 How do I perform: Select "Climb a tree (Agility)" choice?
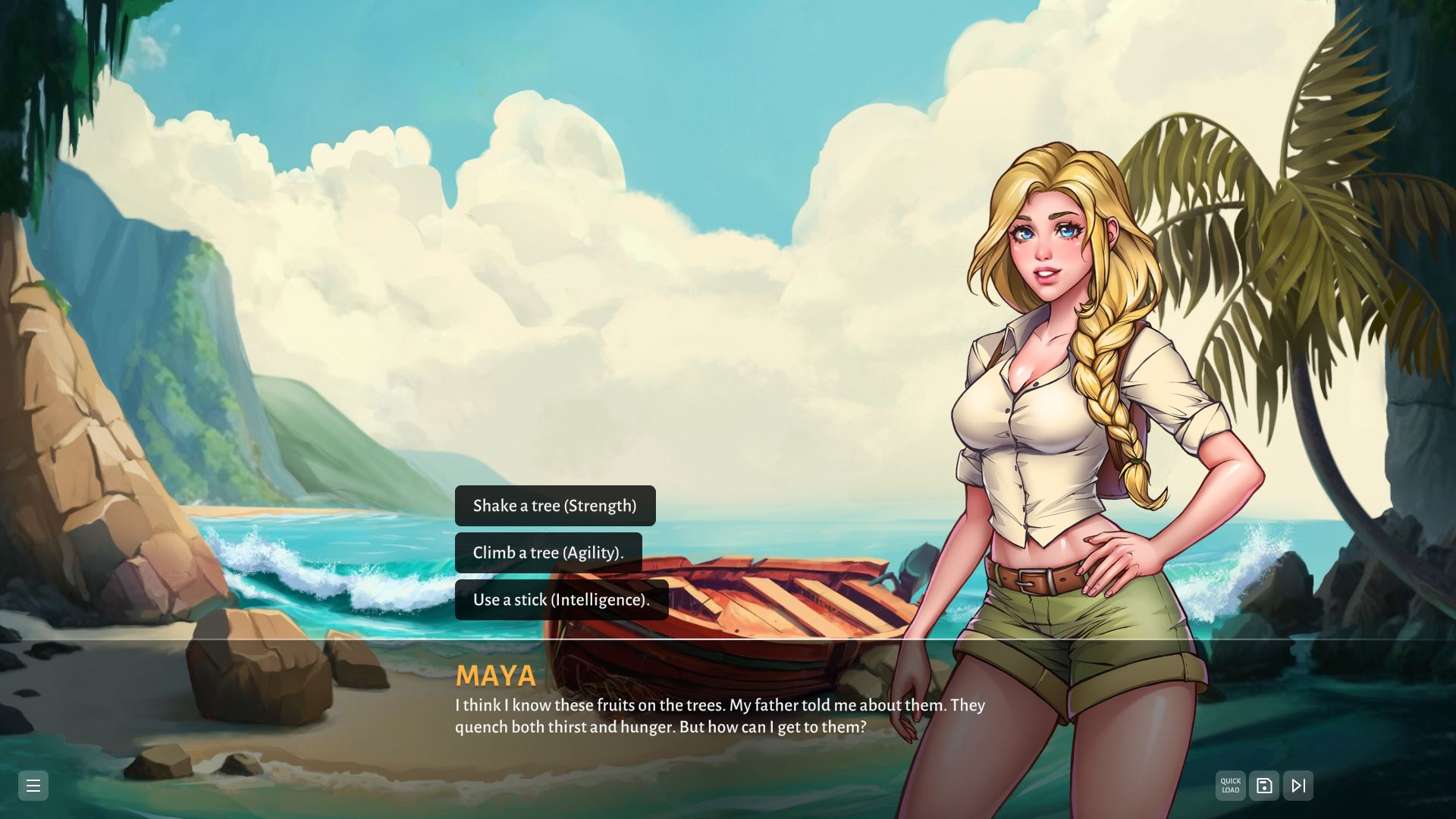[x=548, y=553]
